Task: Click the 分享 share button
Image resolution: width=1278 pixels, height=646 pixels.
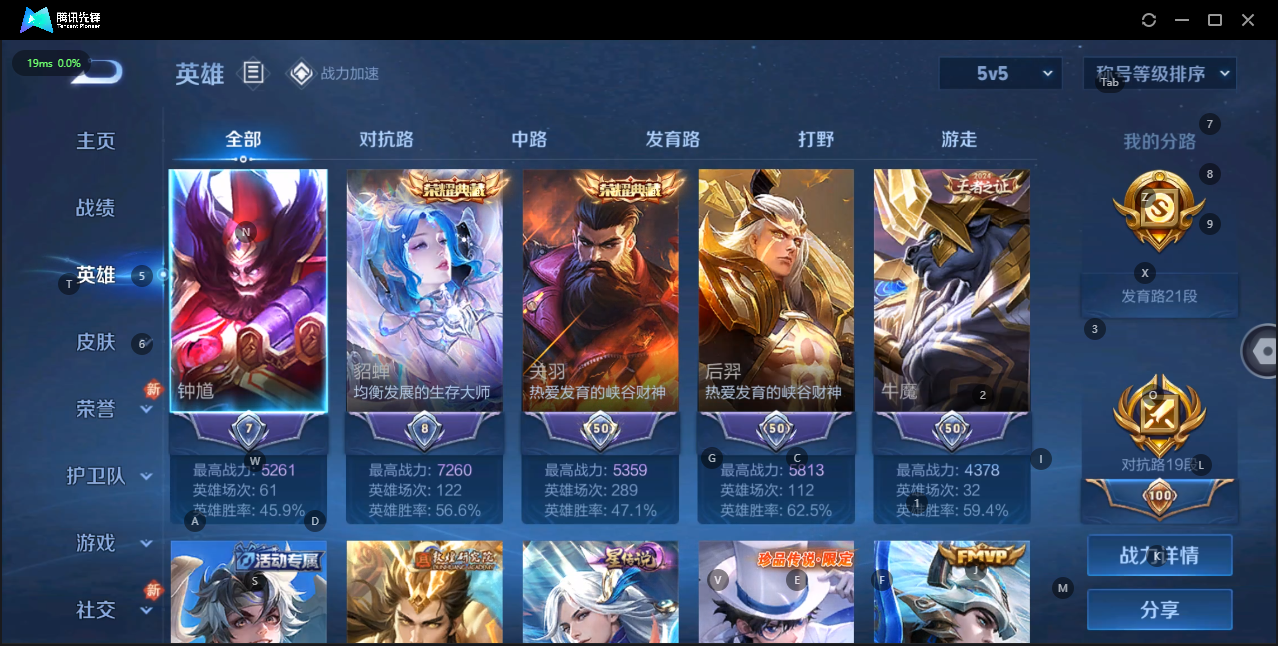Action: point(1159,609)
